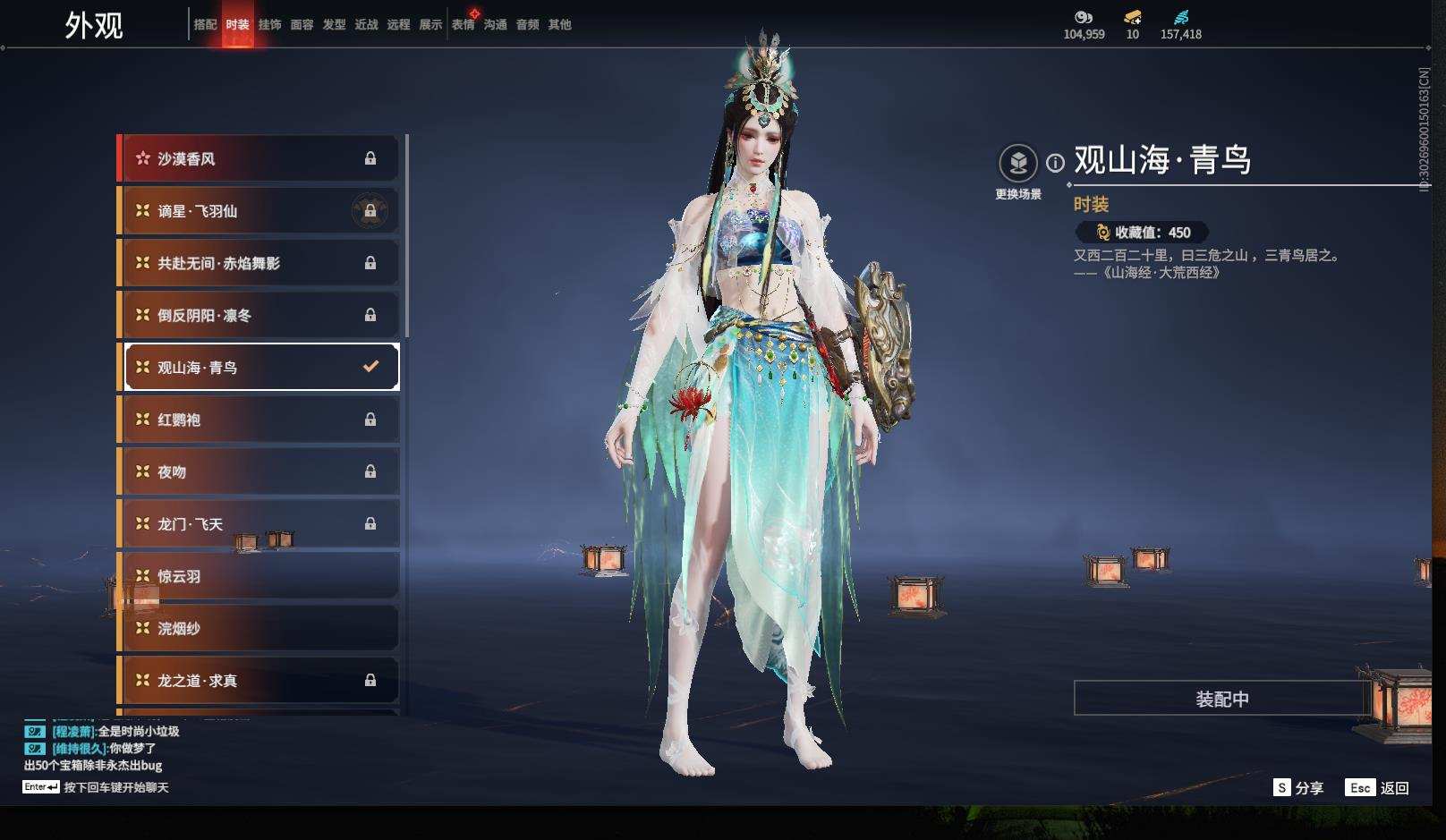Open the info icon beside outfit title
This screenshot has width=1446, height=840.
[1056, 163]
